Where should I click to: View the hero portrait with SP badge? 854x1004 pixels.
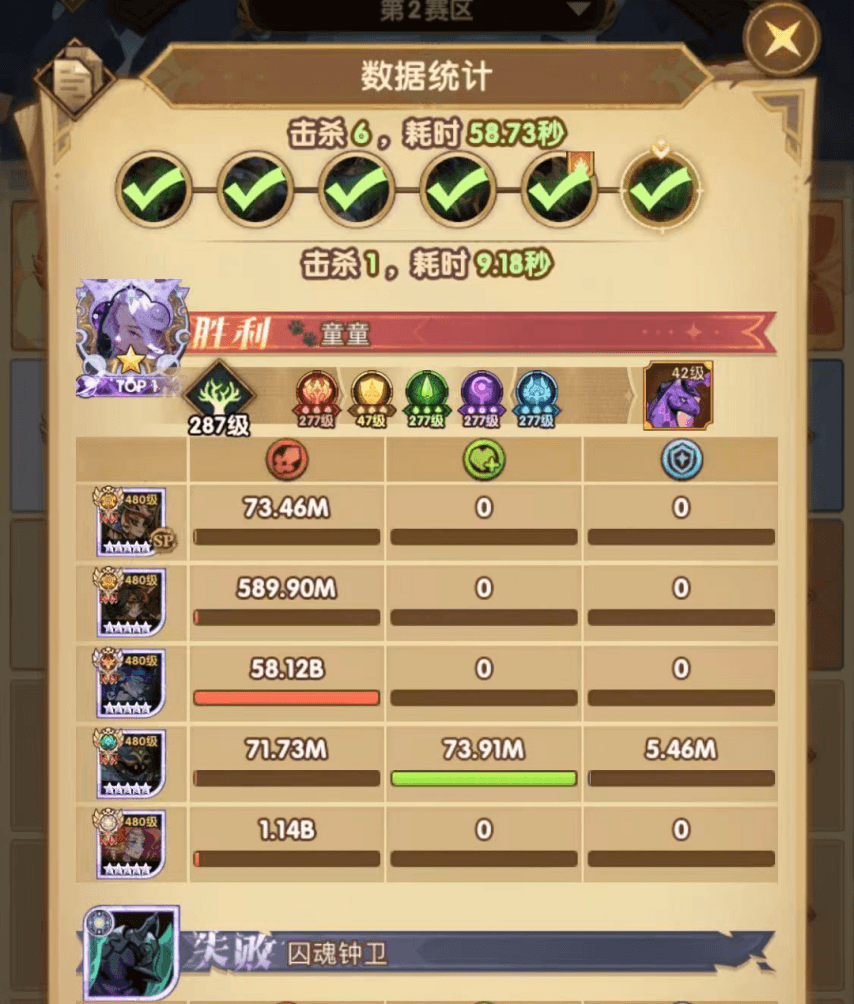click(131, 521)
